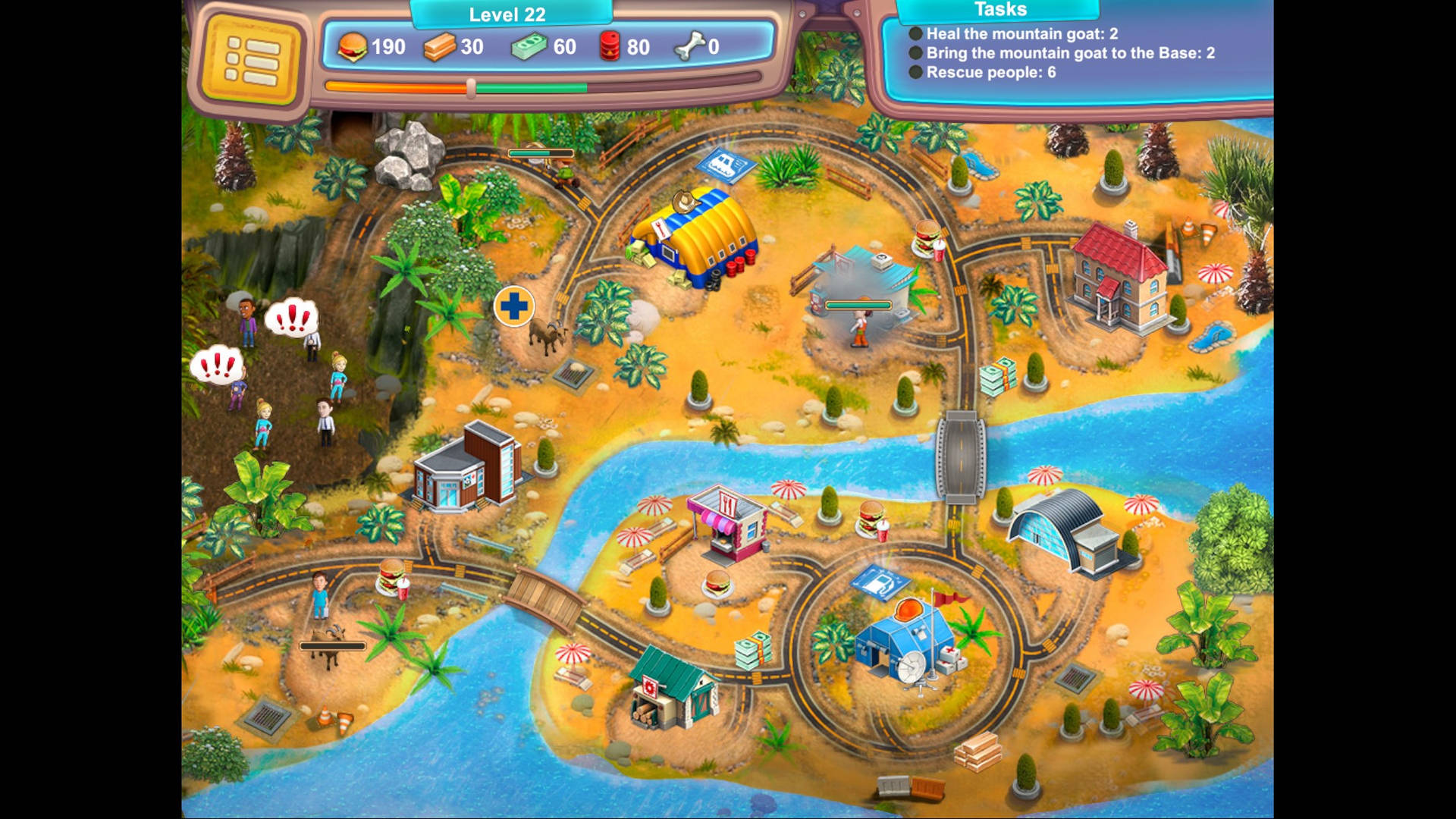Select the blue medical cross above the goat

[x=515, y=306]
